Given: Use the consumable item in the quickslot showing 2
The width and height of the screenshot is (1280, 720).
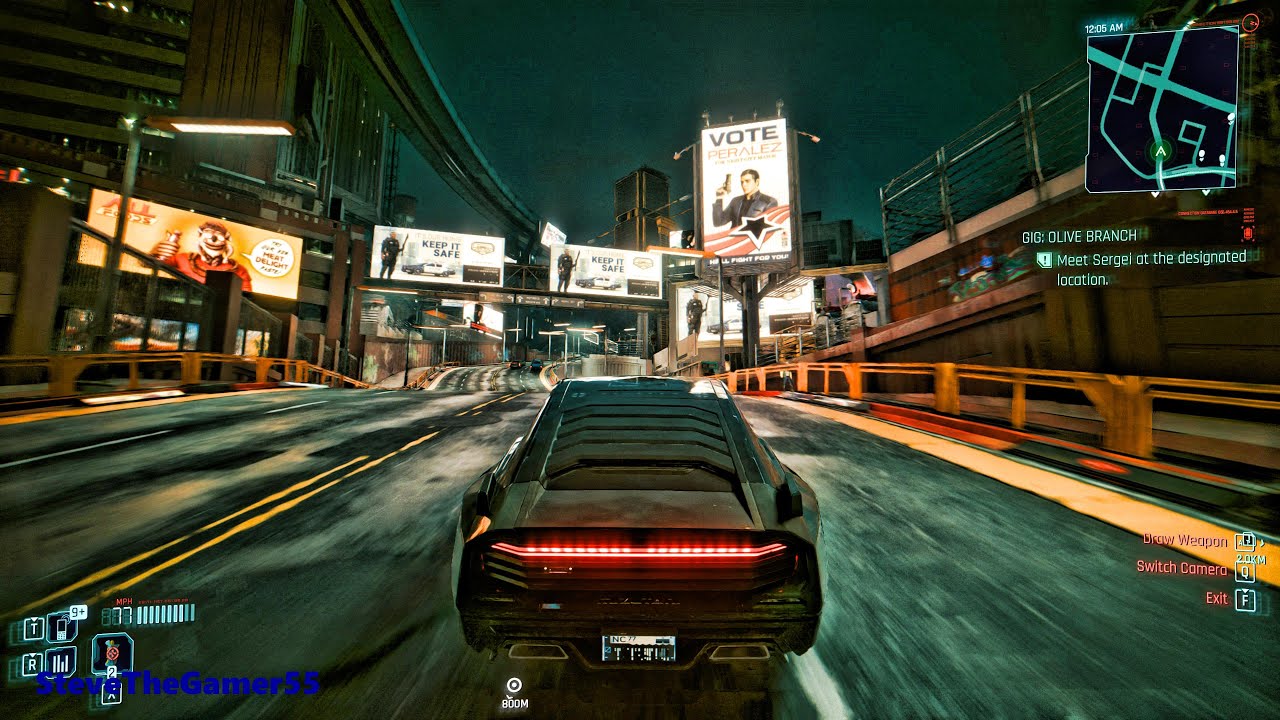Looking at the screenshot, I should pyautogui.click(x=112, y=654).
